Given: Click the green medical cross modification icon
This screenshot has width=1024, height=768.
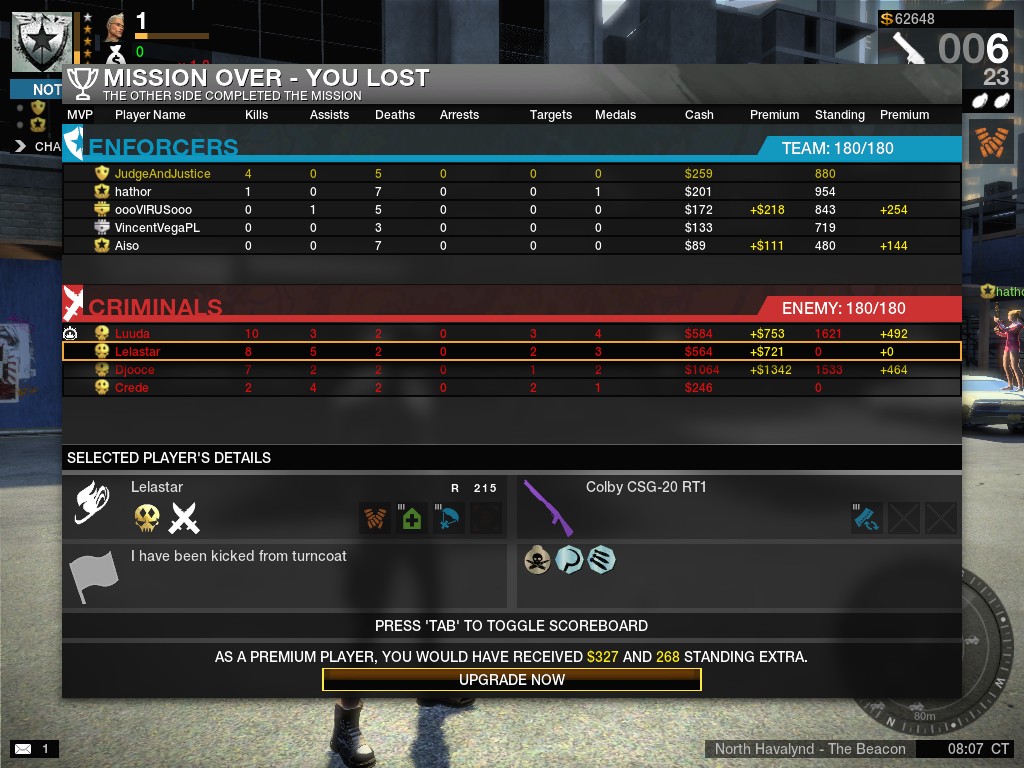Looking at the screenshot, I should pos(412,519).
